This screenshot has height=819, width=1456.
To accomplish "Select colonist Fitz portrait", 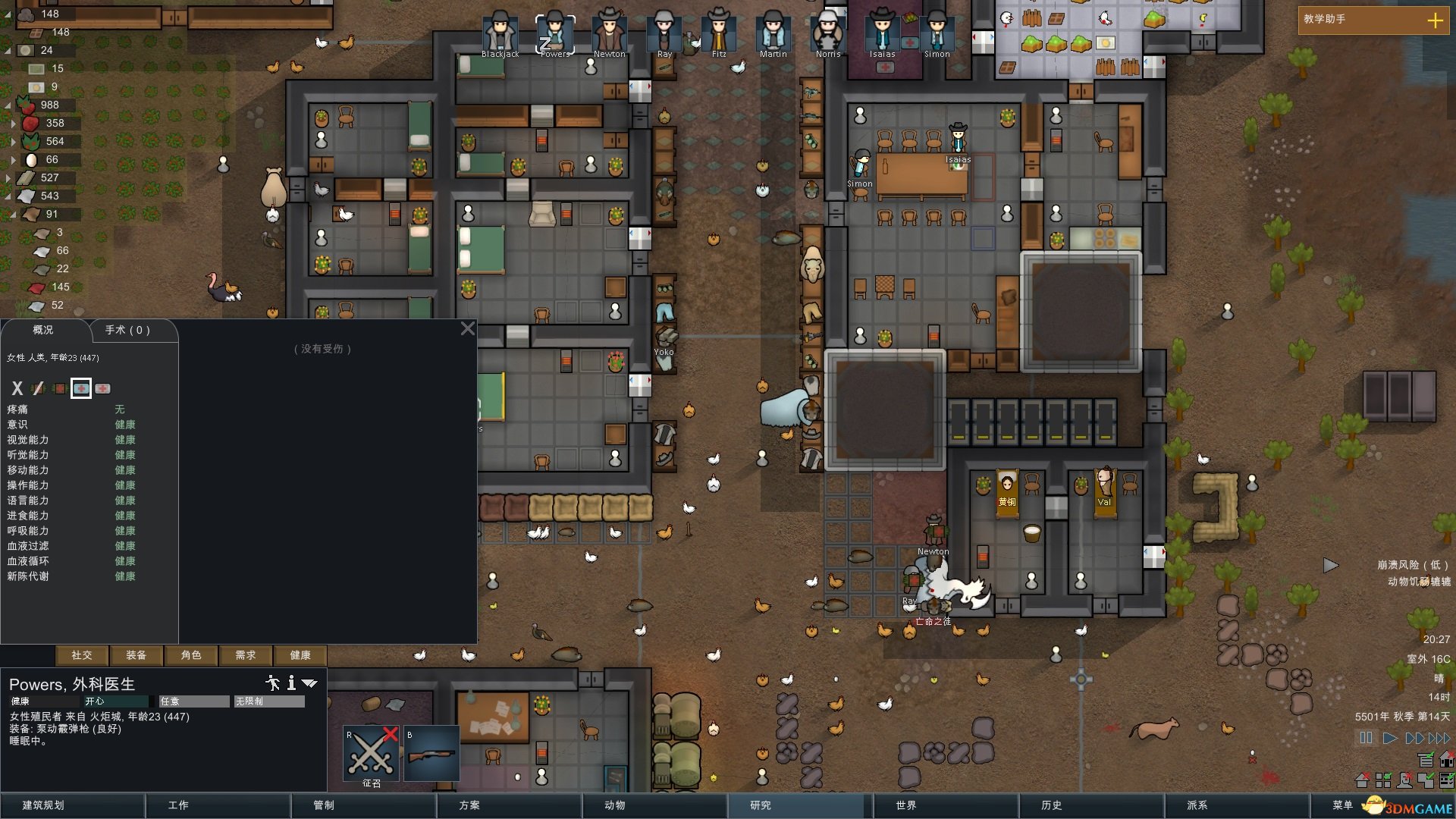I will (x=718, y=33).
